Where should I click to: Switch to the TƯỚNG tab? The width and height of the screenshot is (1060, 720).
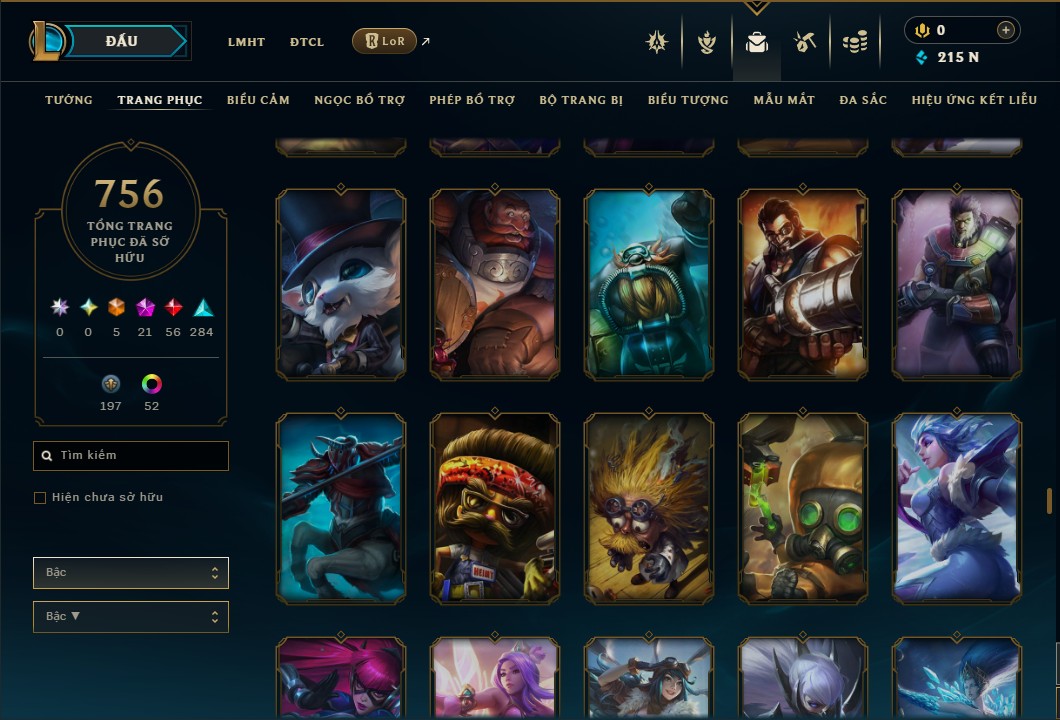point(69,100)
